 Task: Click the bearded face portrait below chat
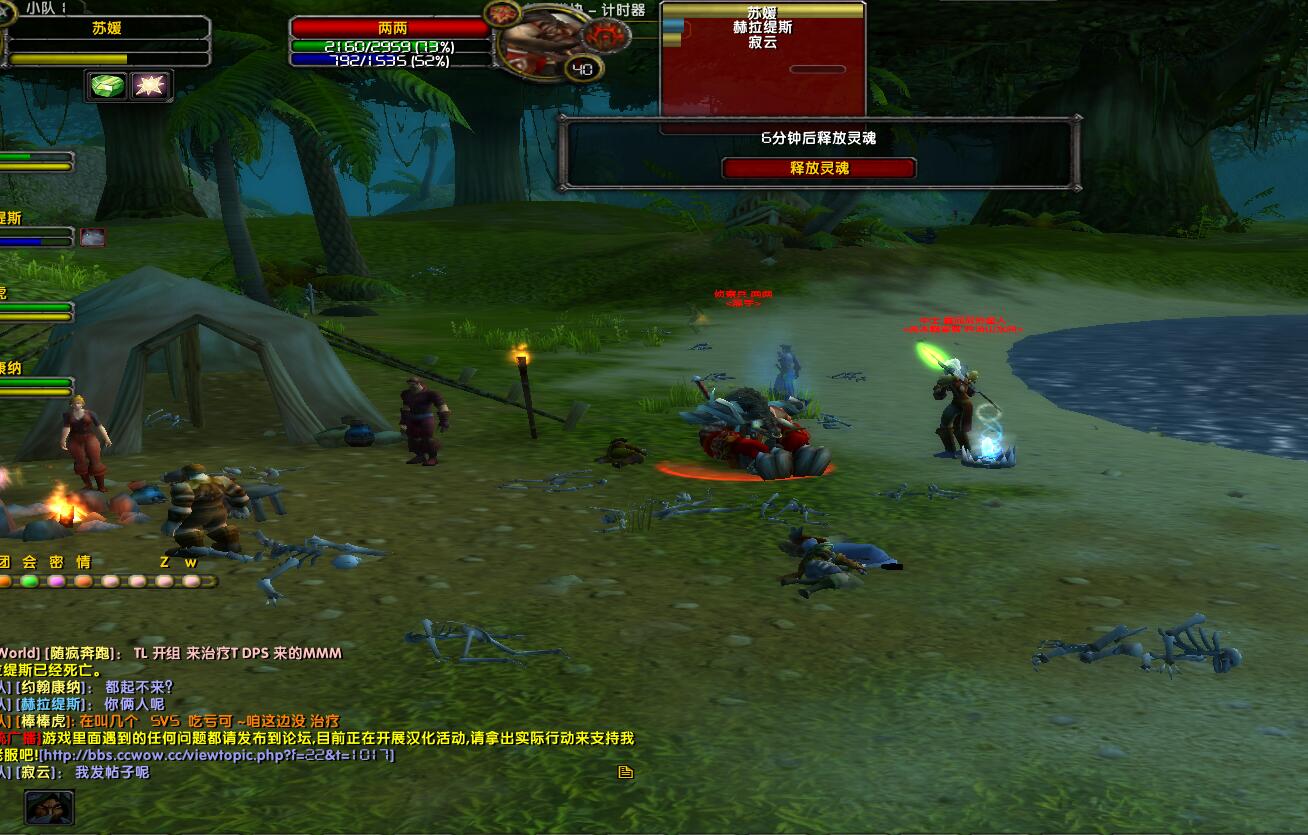coord(49,806)
